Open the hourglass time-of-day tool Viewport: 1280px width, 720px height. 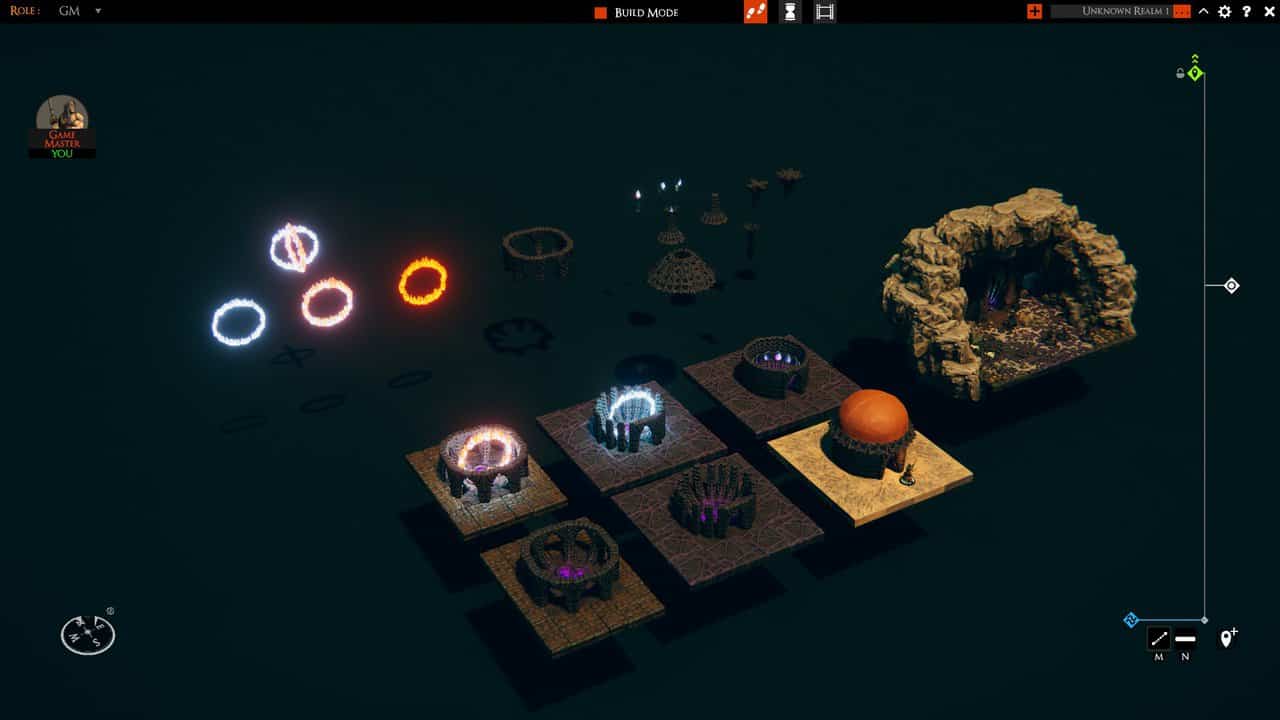pos(789,13)
